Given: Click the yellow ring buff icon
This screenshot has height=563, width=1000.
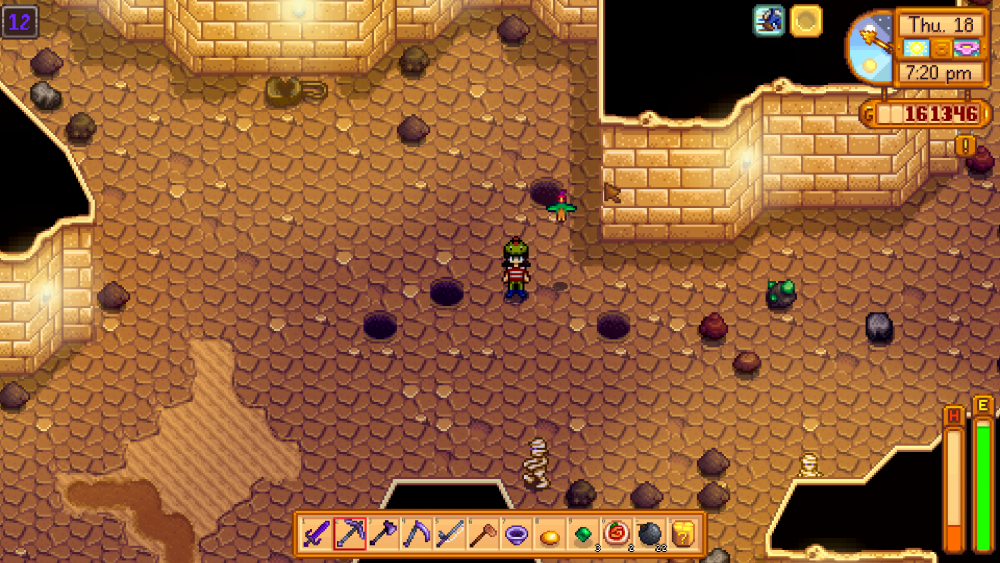Looking at the screenshot, I should tap(806, 21).
